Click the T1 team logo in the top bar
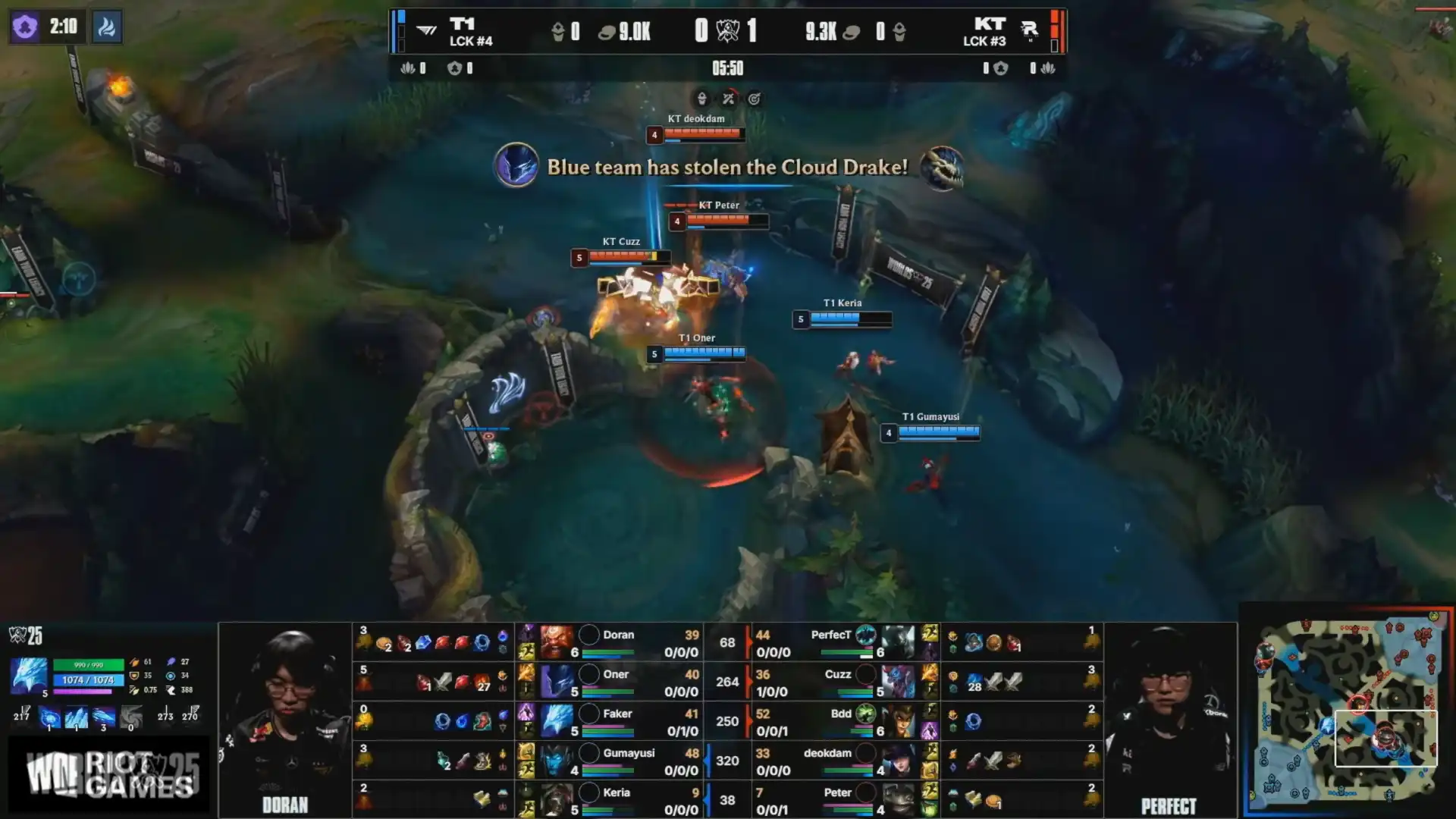Viewport: 1456px width, 819px height. [427, 30]
